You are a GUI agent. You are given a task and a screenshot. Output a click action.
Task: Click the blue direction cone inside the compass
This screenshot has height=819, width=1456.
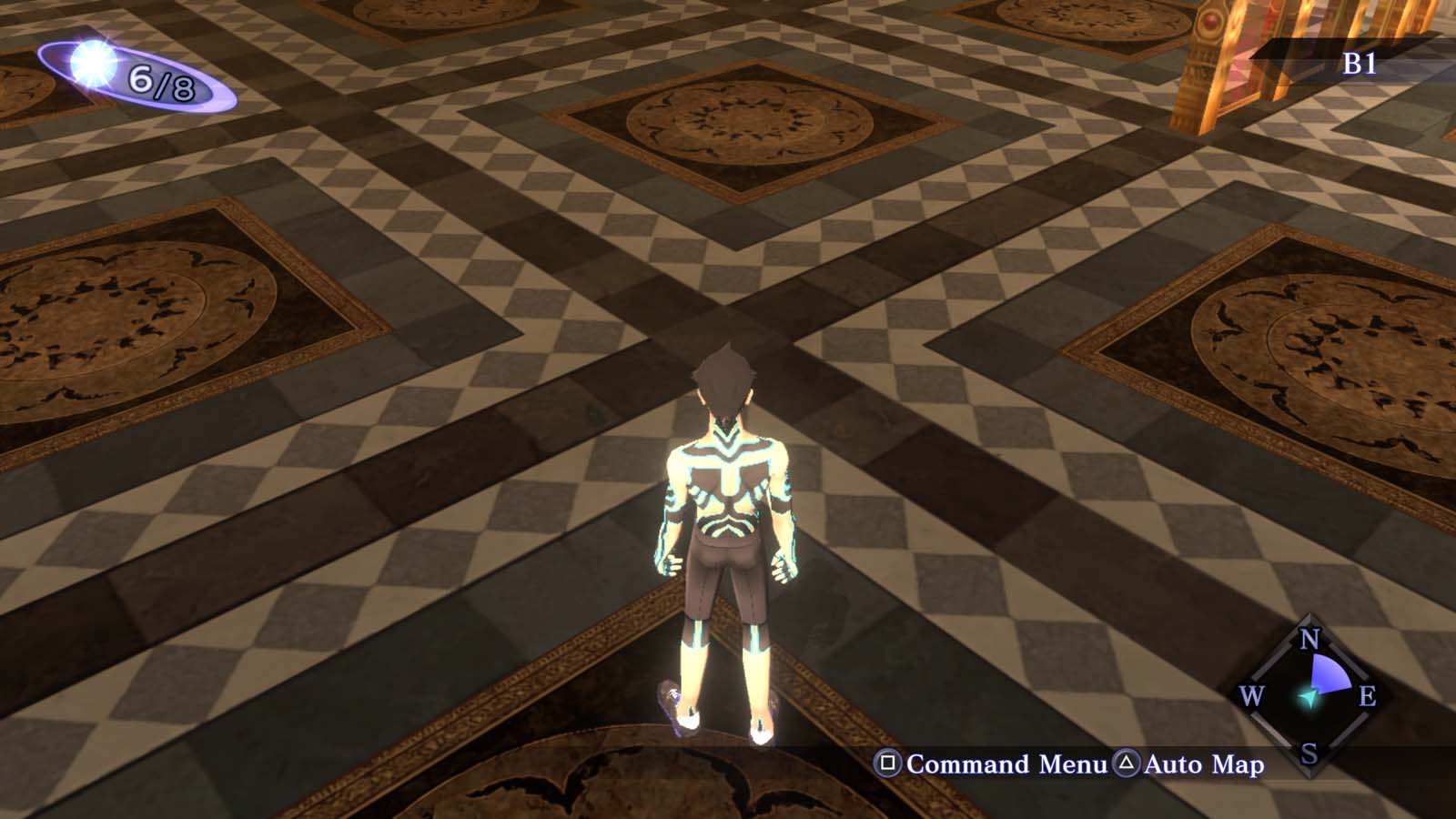click(1329, 673)
